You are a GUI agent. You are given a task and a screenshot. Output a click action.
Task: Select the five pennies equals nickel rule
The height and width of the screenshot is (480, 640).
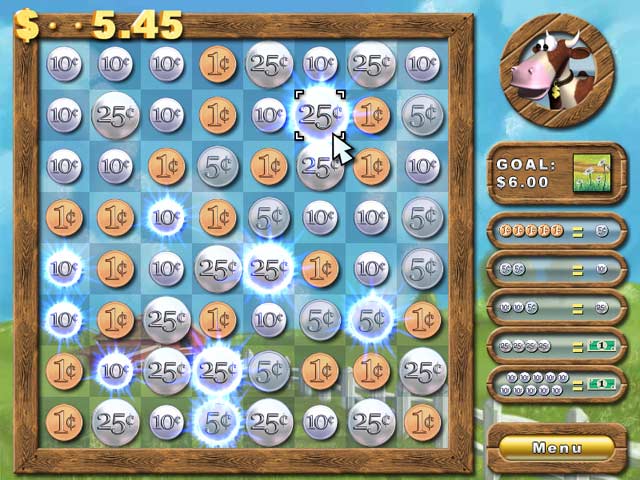557,231
